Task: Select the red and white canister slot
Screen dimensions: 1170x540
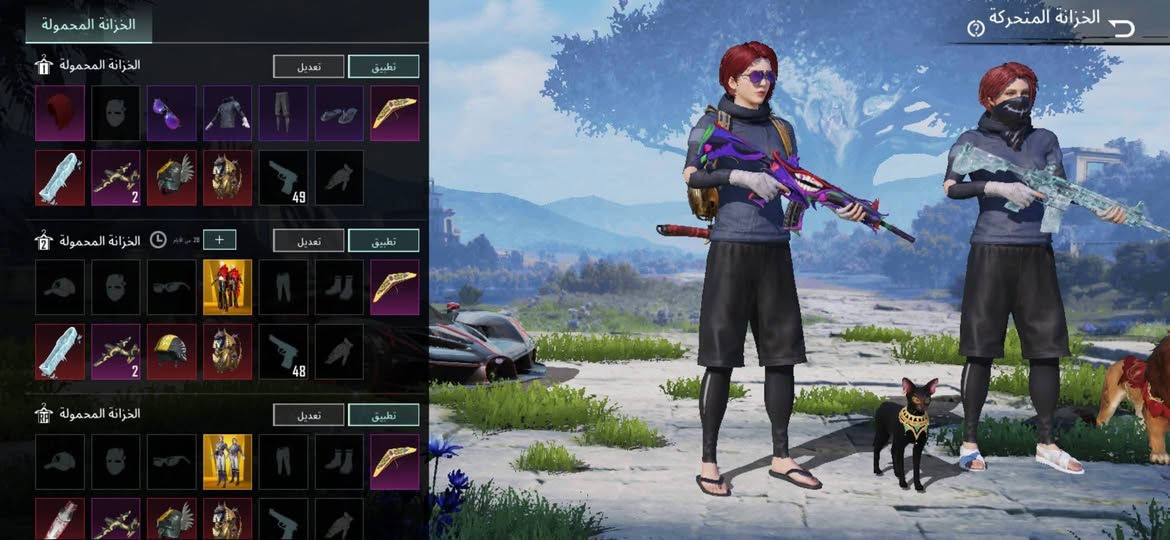Action: 60,520
